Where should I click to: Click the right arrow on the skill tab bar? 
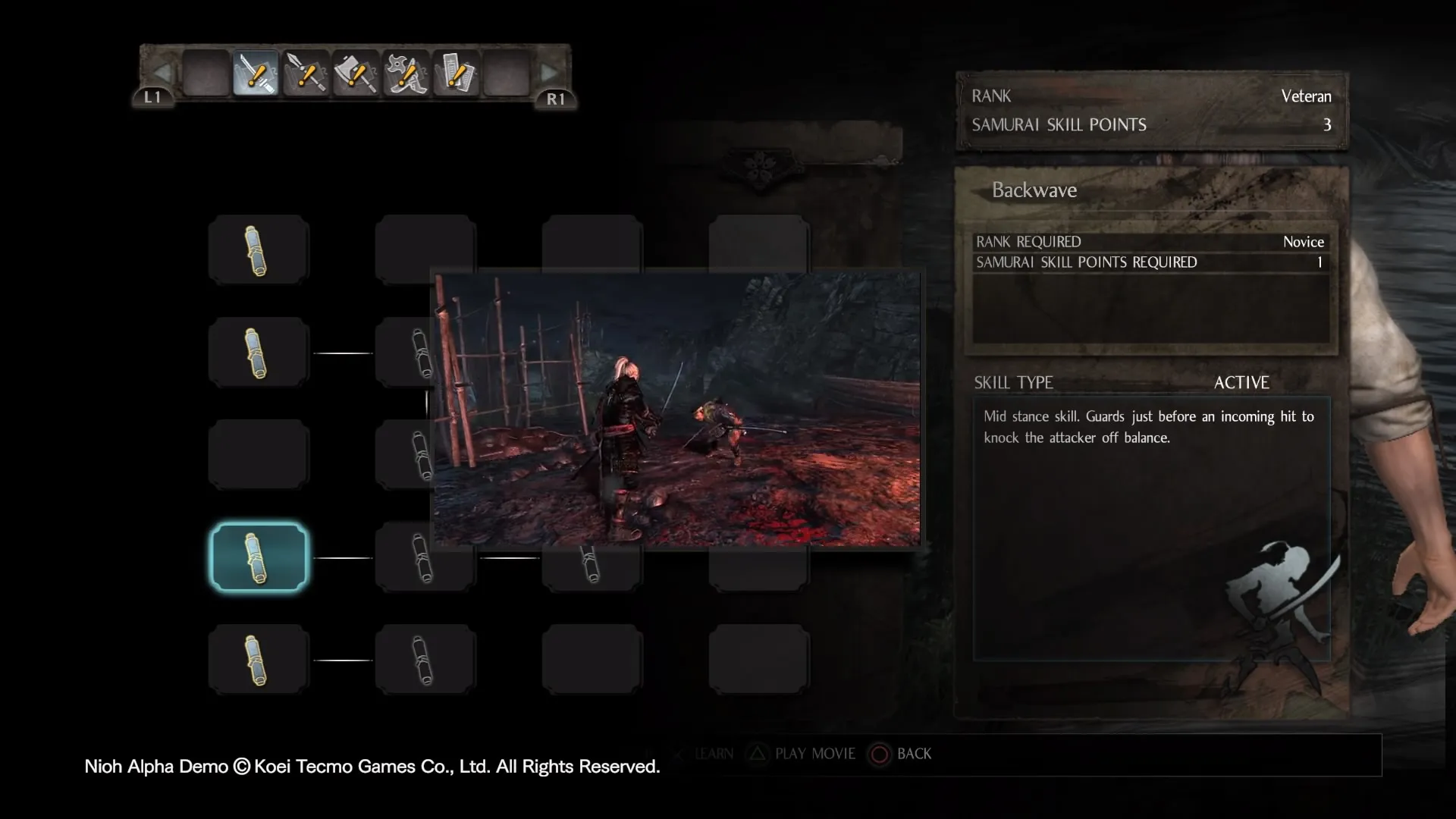[550, 73]
